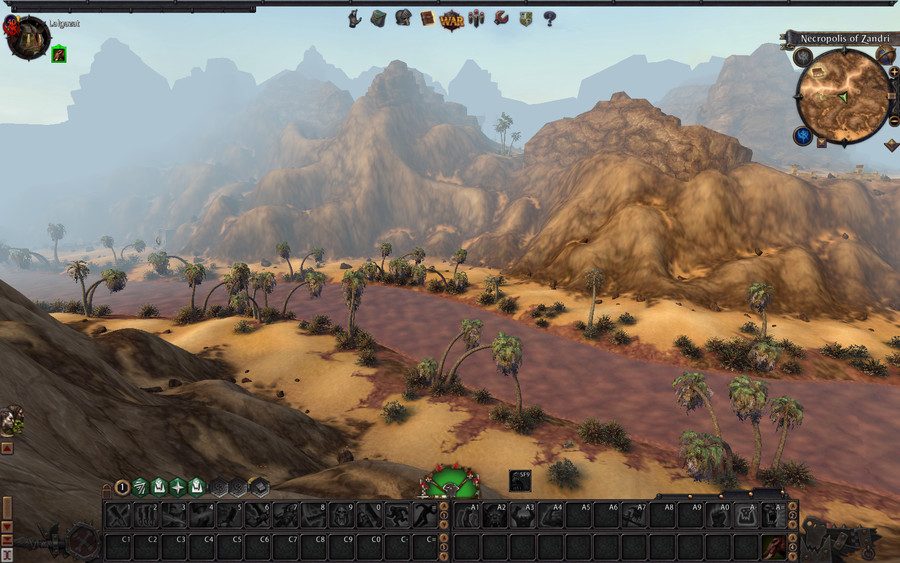Use the red item in the bottom-right slot

click(x=773, y=546)
